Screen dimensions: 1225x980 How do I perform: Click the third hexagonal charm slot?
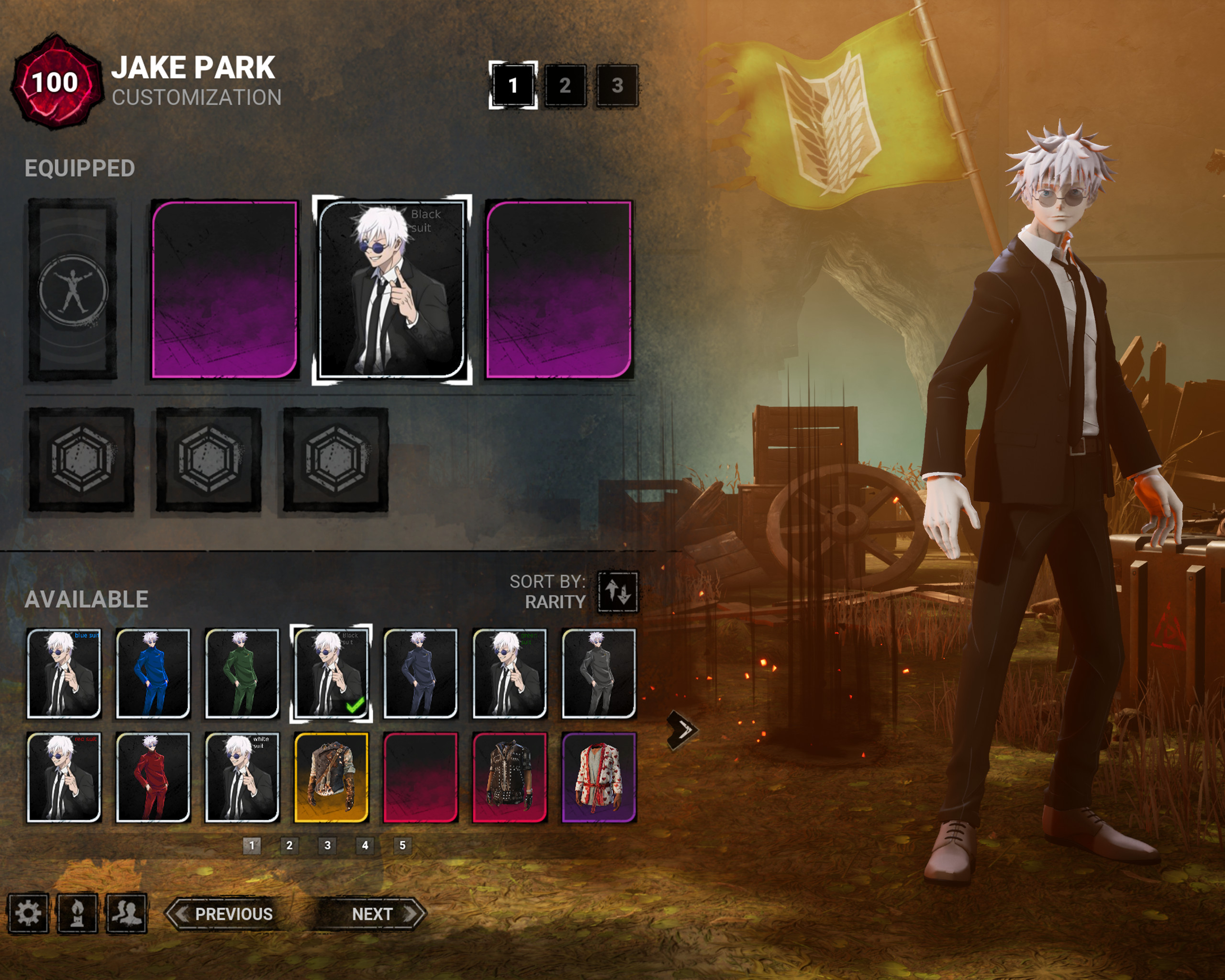(x=335, y=458)
